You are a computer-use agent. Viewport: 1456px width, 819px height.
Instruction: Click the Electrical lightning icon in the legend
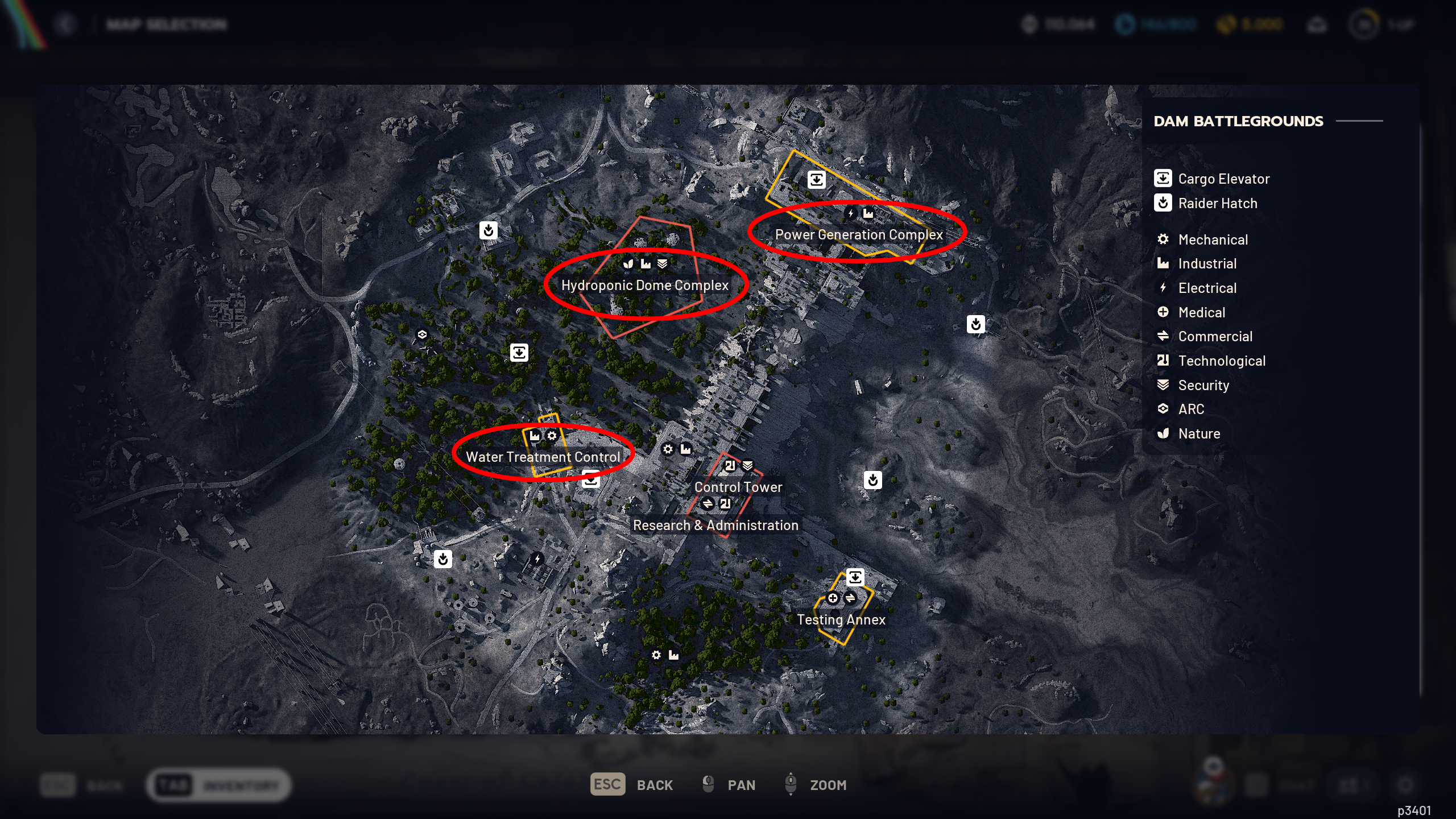pyautogui.click(x=1163, y=288)
